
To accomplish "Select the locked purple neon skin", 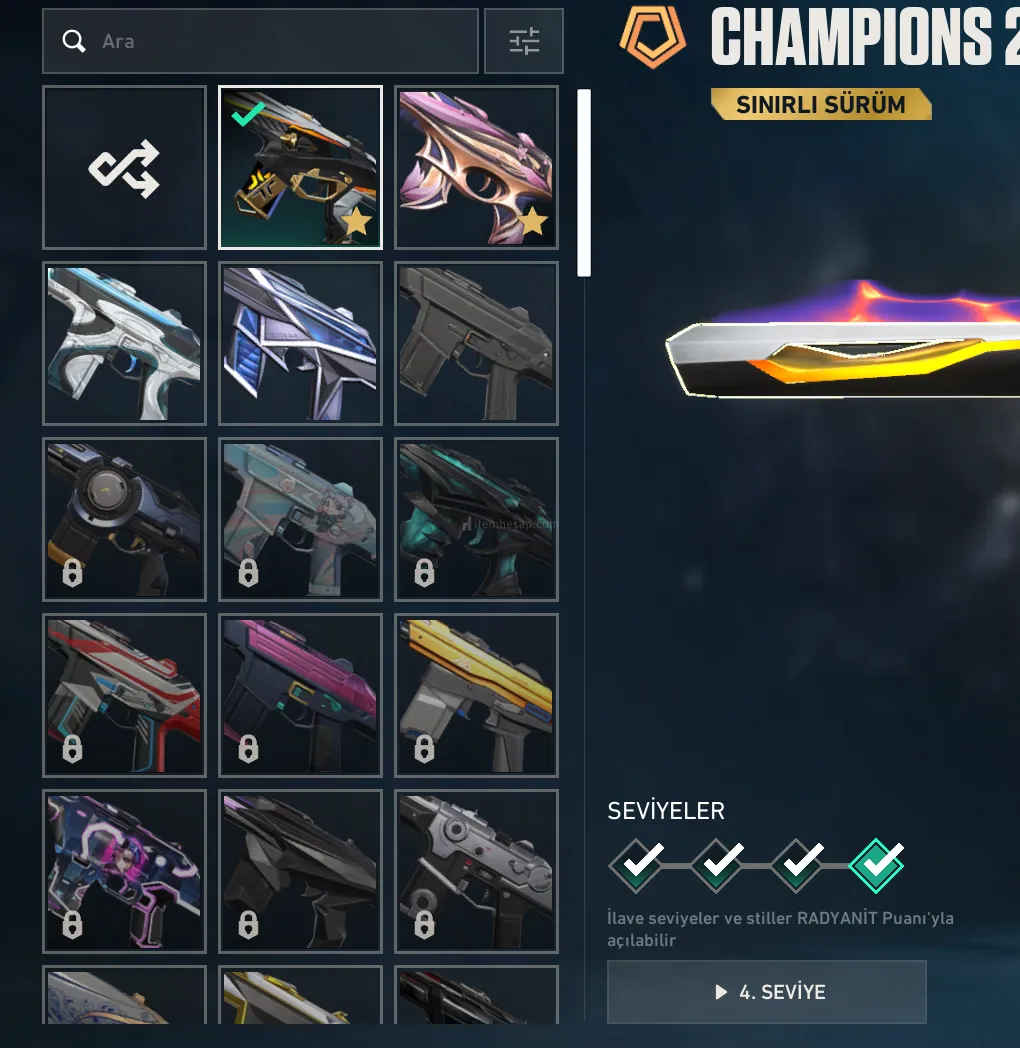I will click(x=124, y=871).
